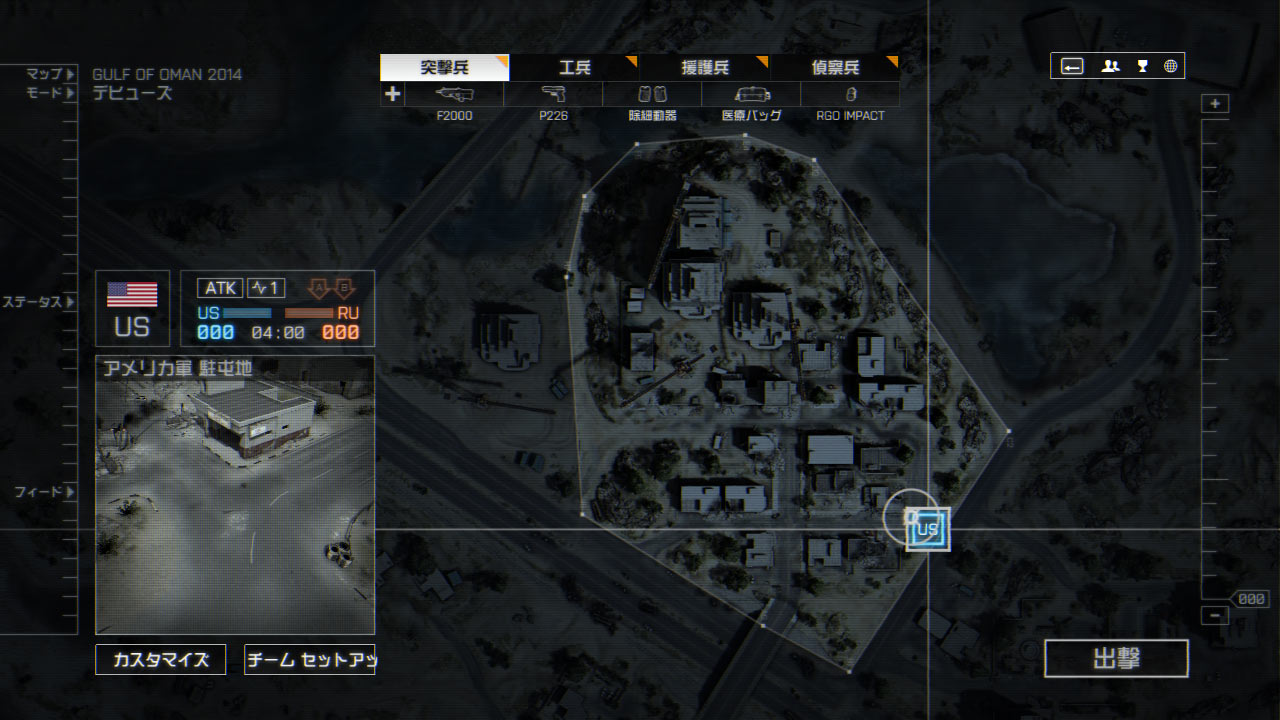Open the F2000 primary weapon slot
The height and width of the screenshot is (720, 1280).
454,95
